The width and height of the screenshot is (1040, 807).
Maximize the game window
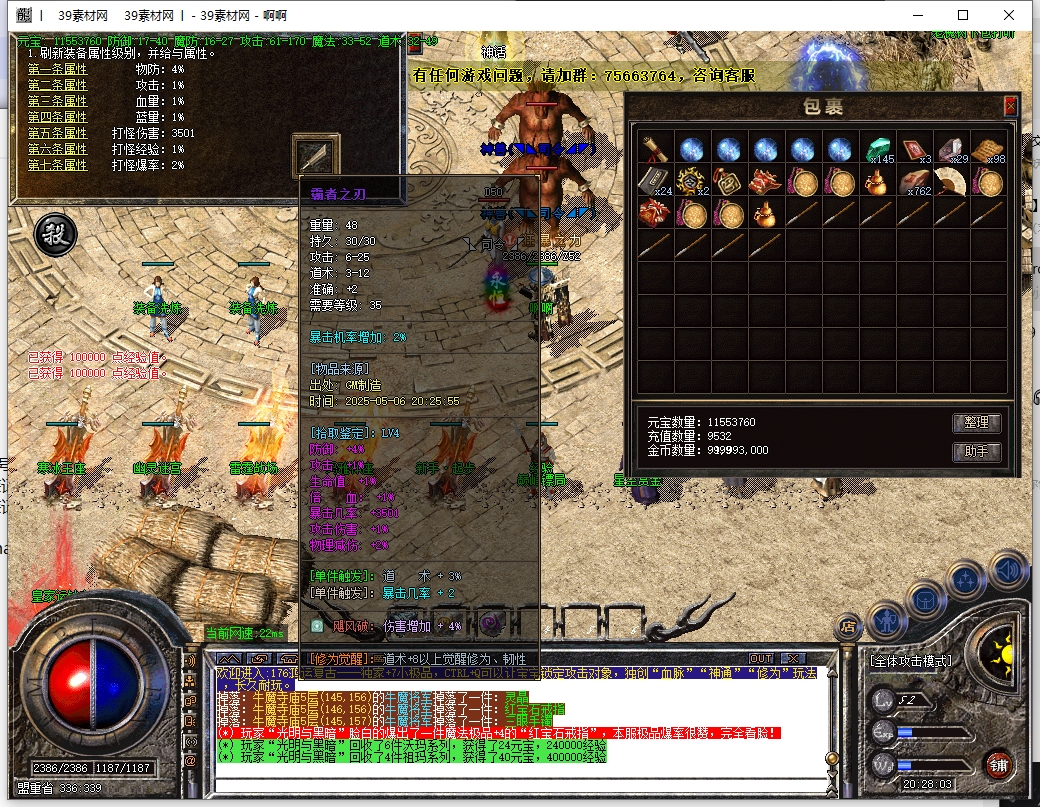click(963, 15)
